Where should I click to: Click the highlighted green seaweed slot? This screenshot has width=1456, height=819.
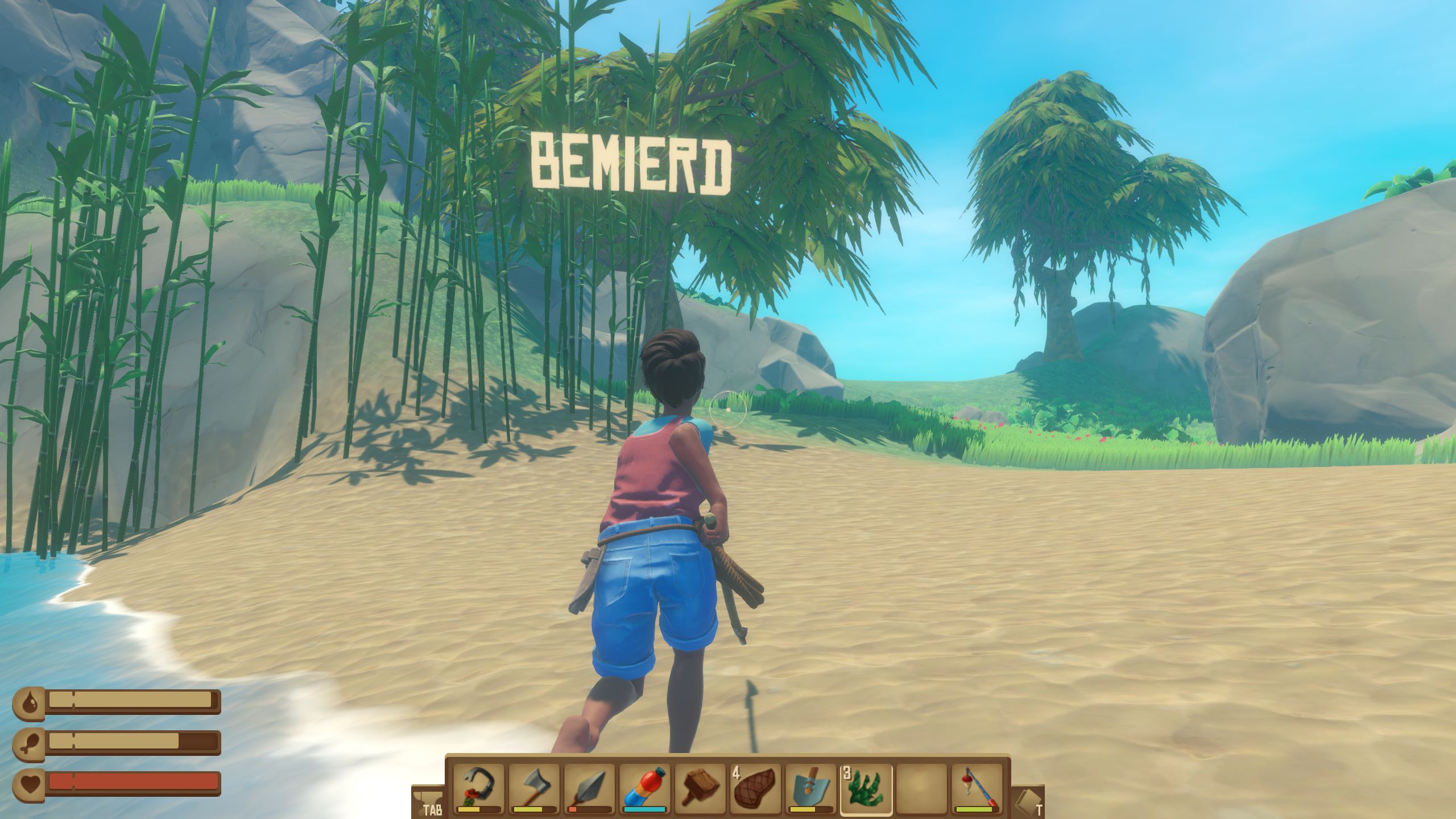point(866,788)
